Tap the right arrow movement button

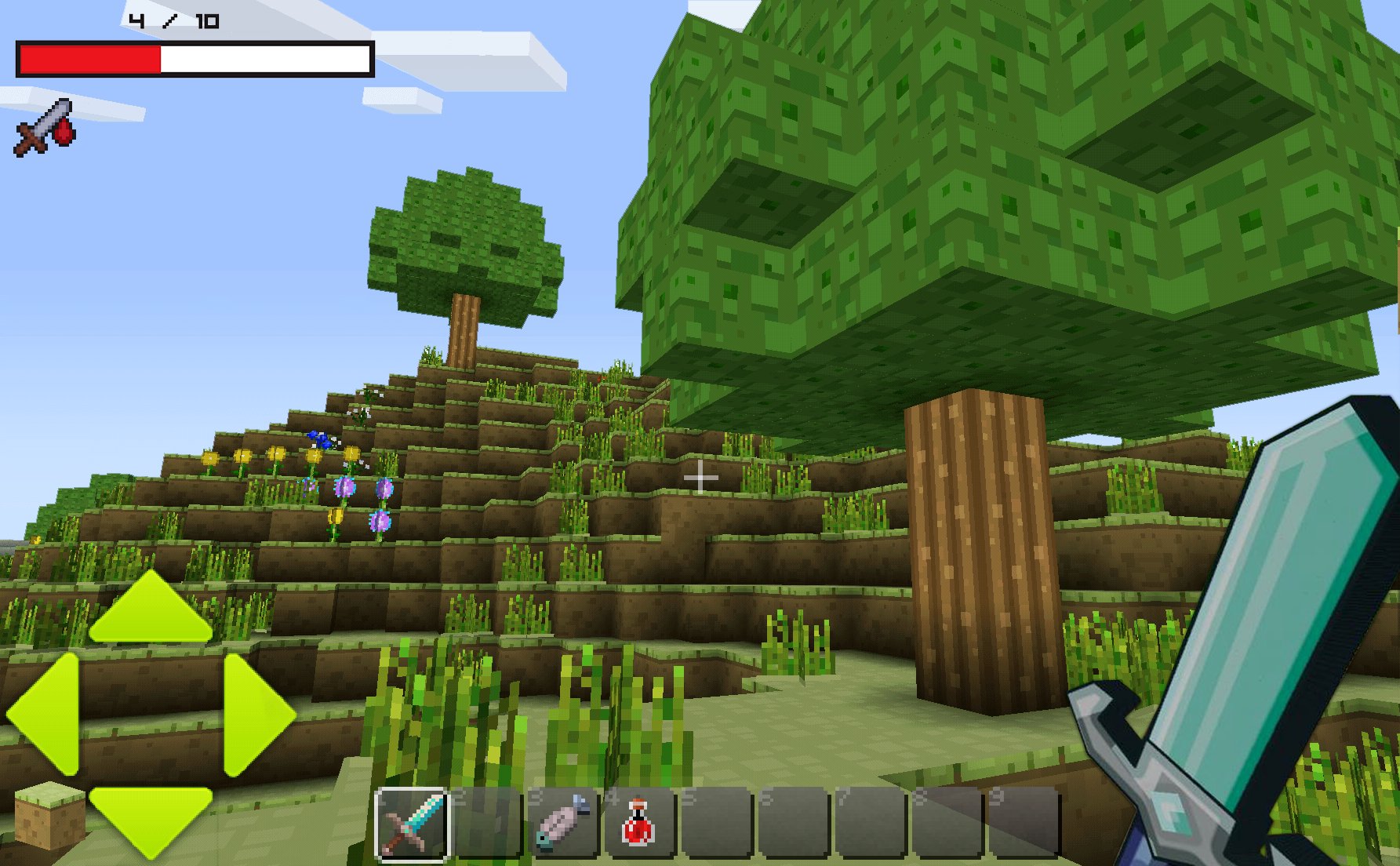click(x=255, y=715)
